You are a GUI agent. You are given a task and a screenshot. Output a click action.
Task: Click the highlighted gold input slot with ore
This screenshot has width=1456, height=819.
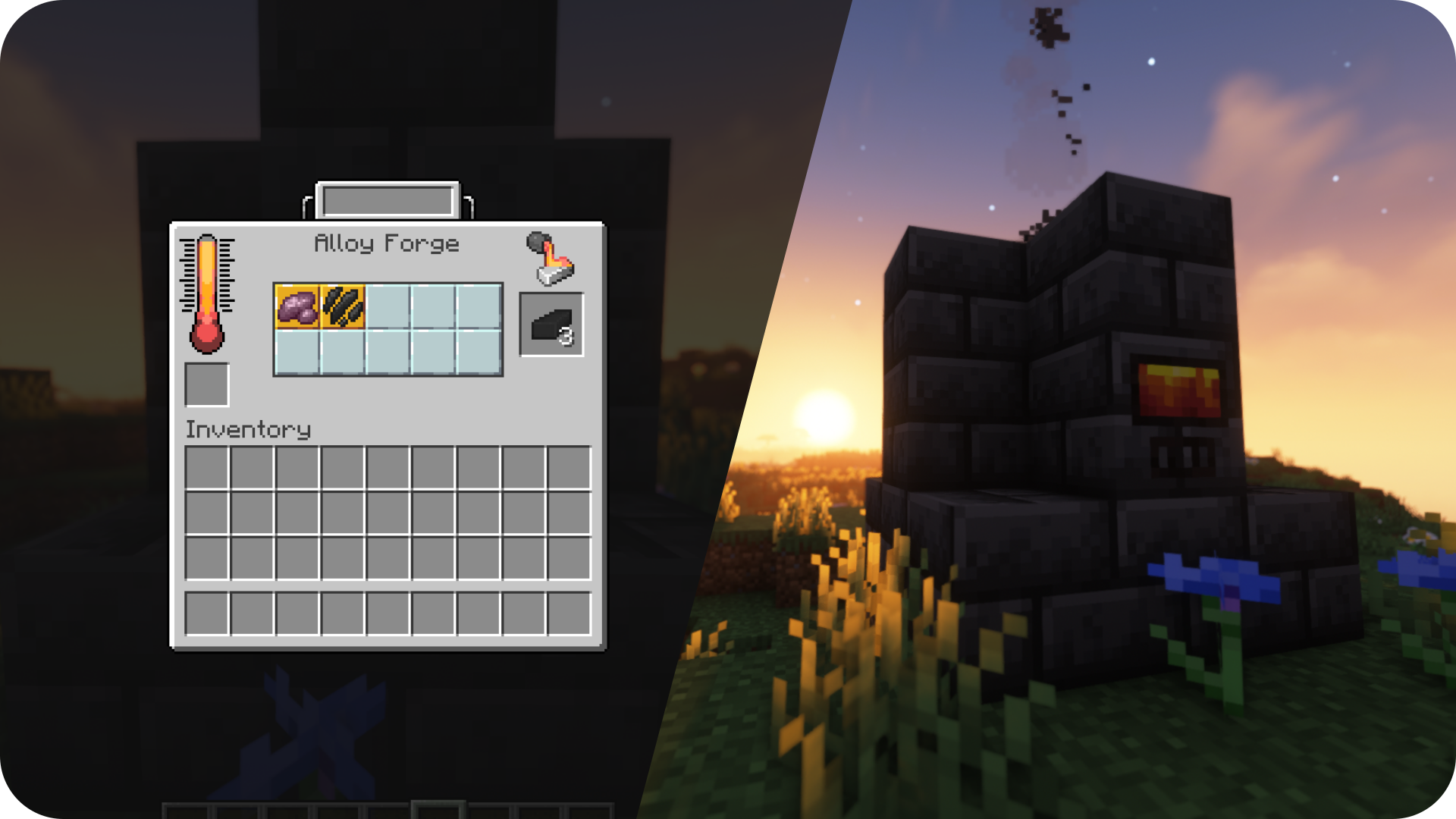[x=297, y=307]
